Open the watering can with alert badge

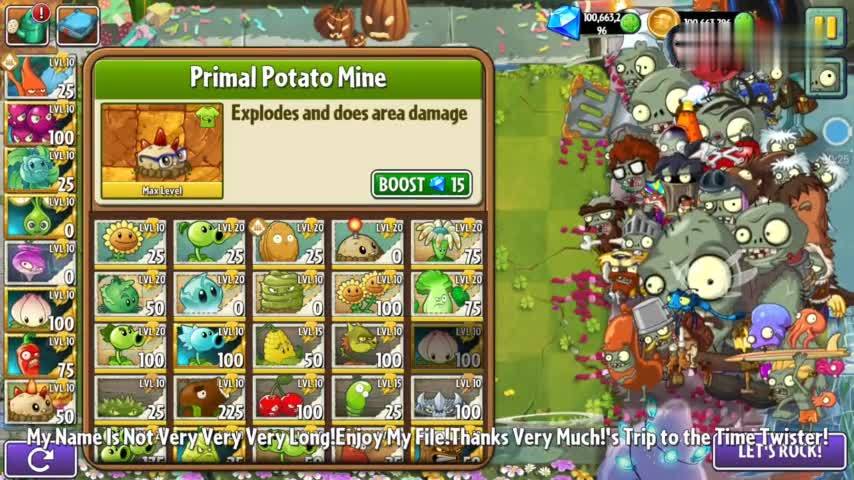point(27,25)
